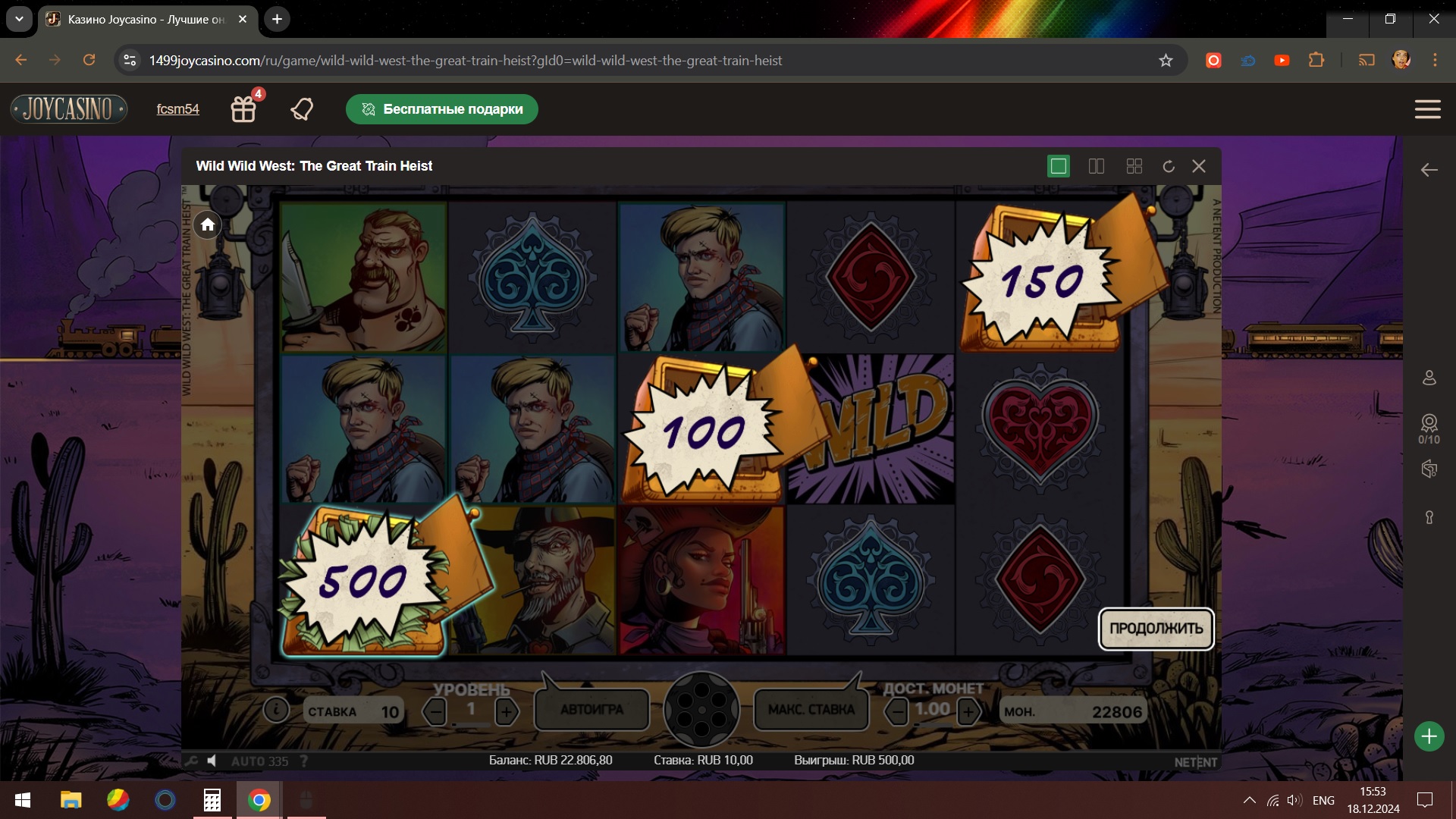Show game rules question mark

point(304,761)
